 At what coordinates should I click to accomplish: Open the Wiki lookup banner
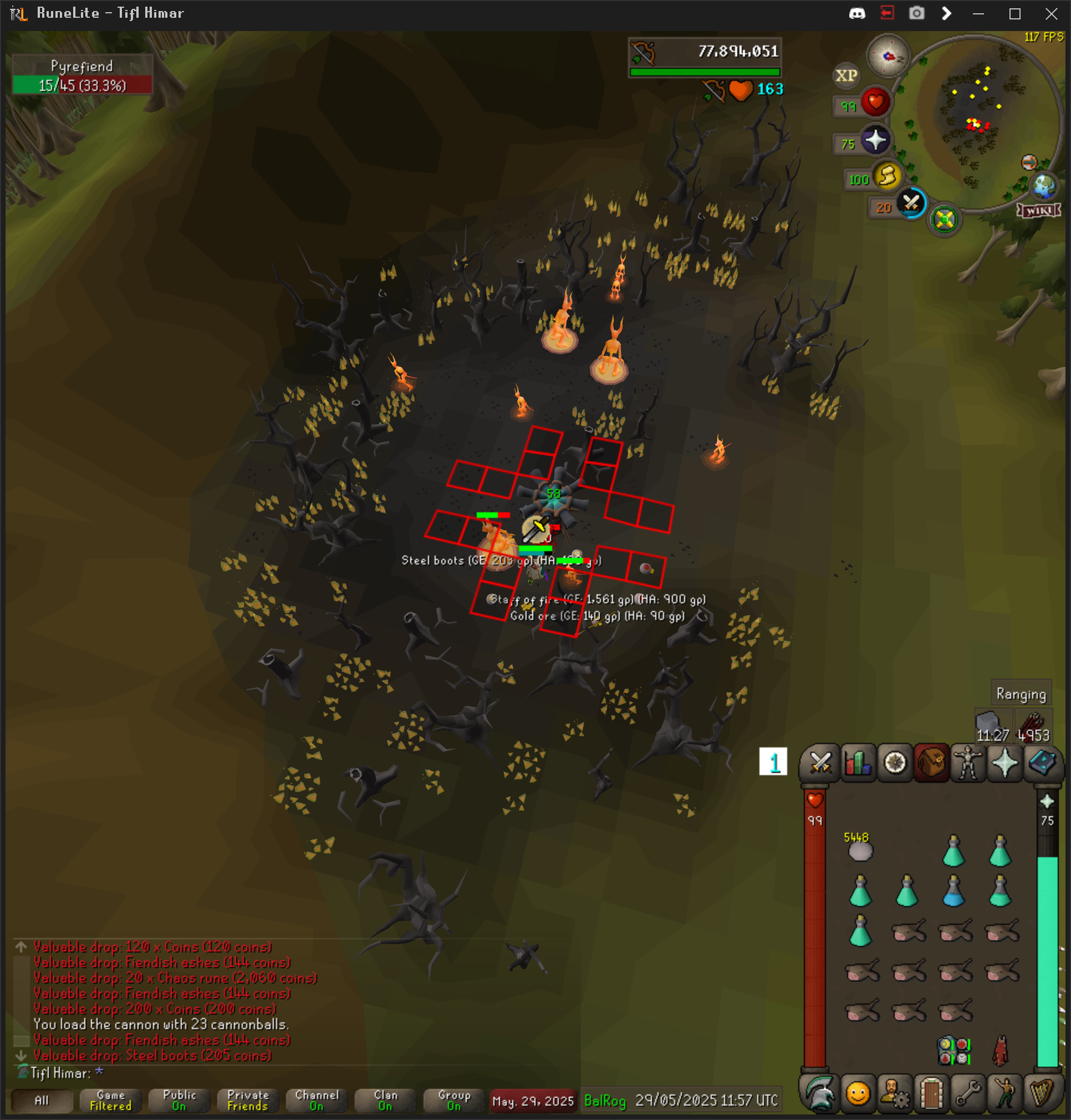click(x=1038, y=211)
